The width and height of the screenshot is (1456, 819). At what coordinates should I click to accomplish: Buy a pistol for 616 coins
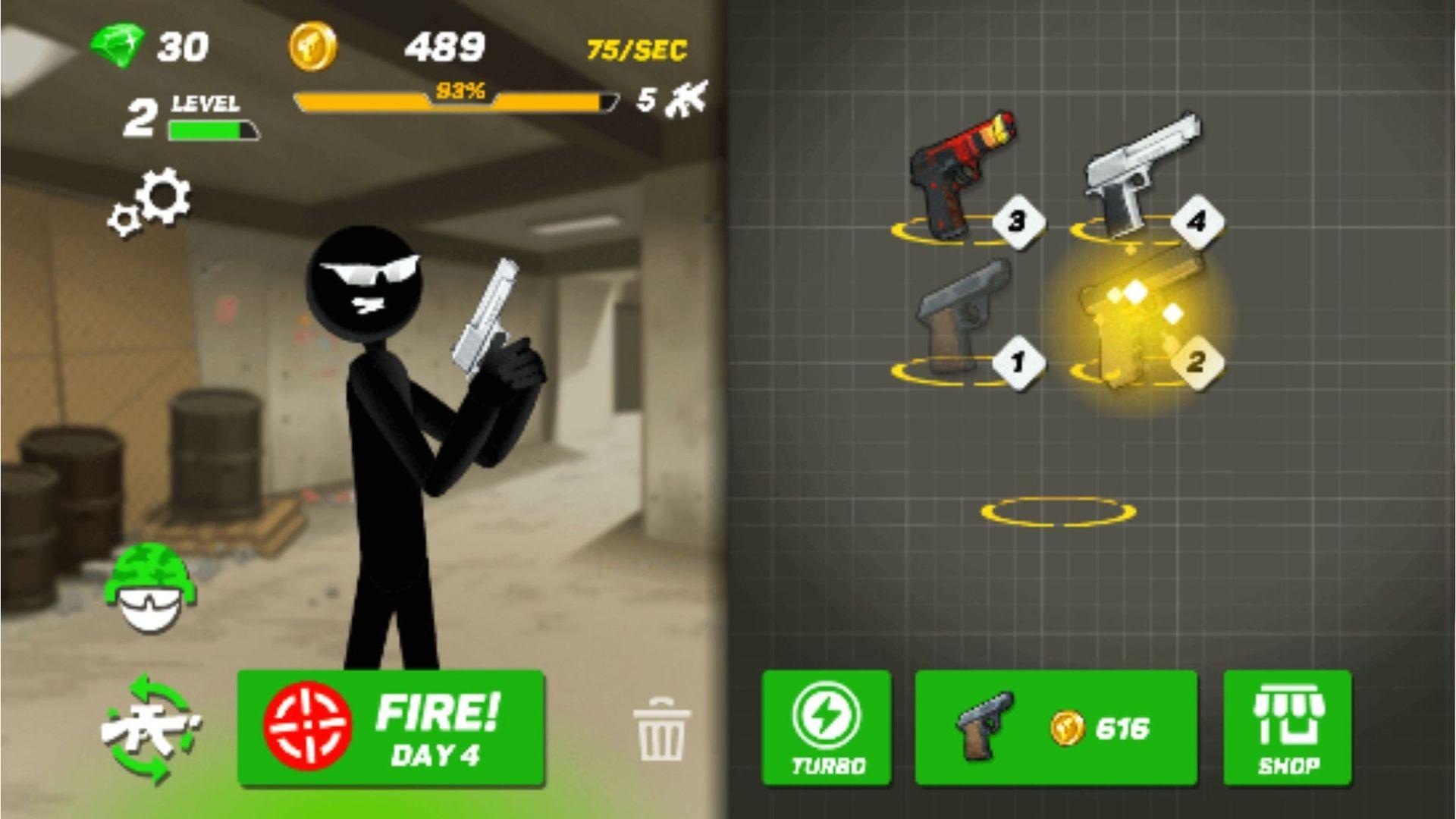coord(1056,728)
